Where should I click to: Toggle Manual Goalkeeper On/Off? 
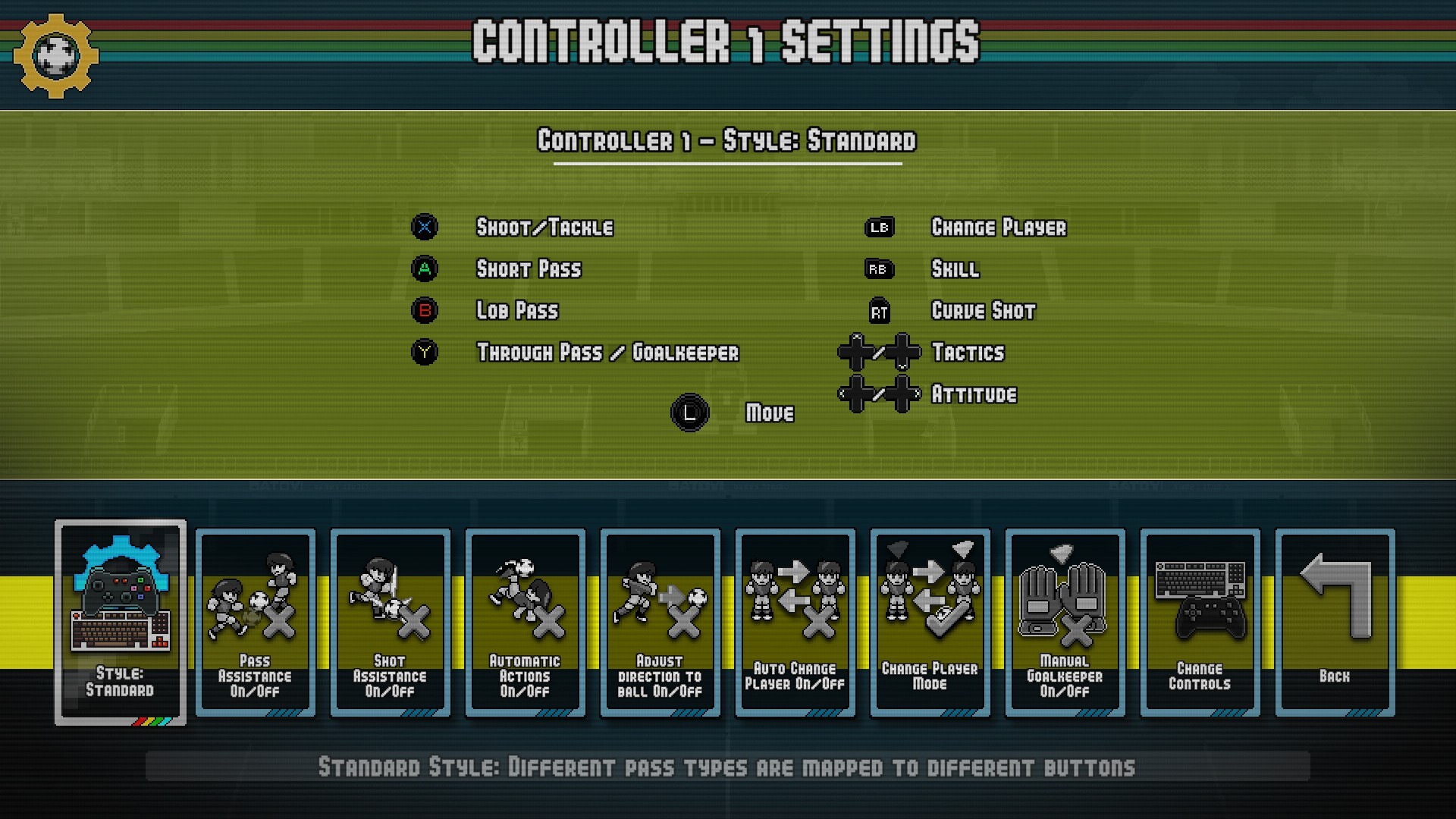(1065, 622)
